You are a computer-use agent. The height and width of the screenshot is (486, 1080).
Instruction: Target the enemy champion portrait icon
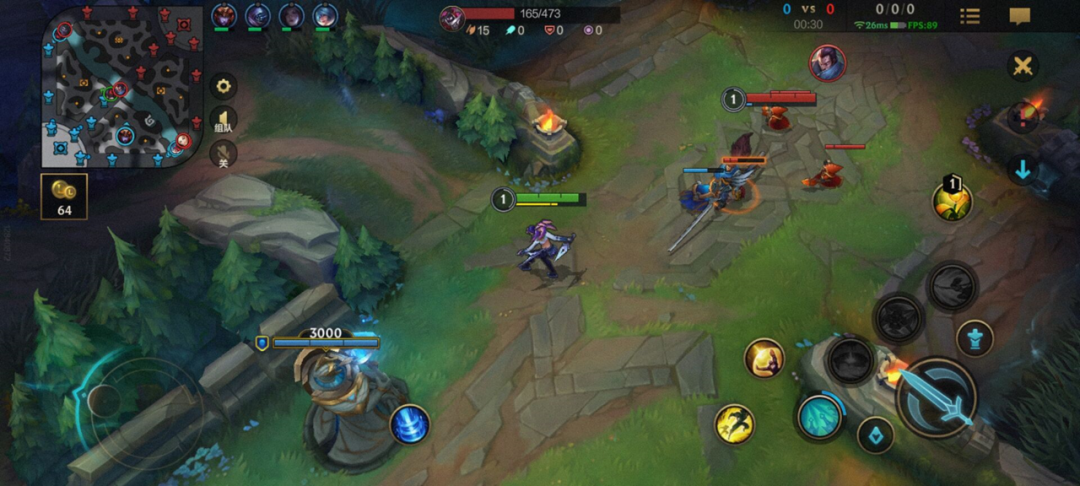pyautogui.click(x=827, y=63)
